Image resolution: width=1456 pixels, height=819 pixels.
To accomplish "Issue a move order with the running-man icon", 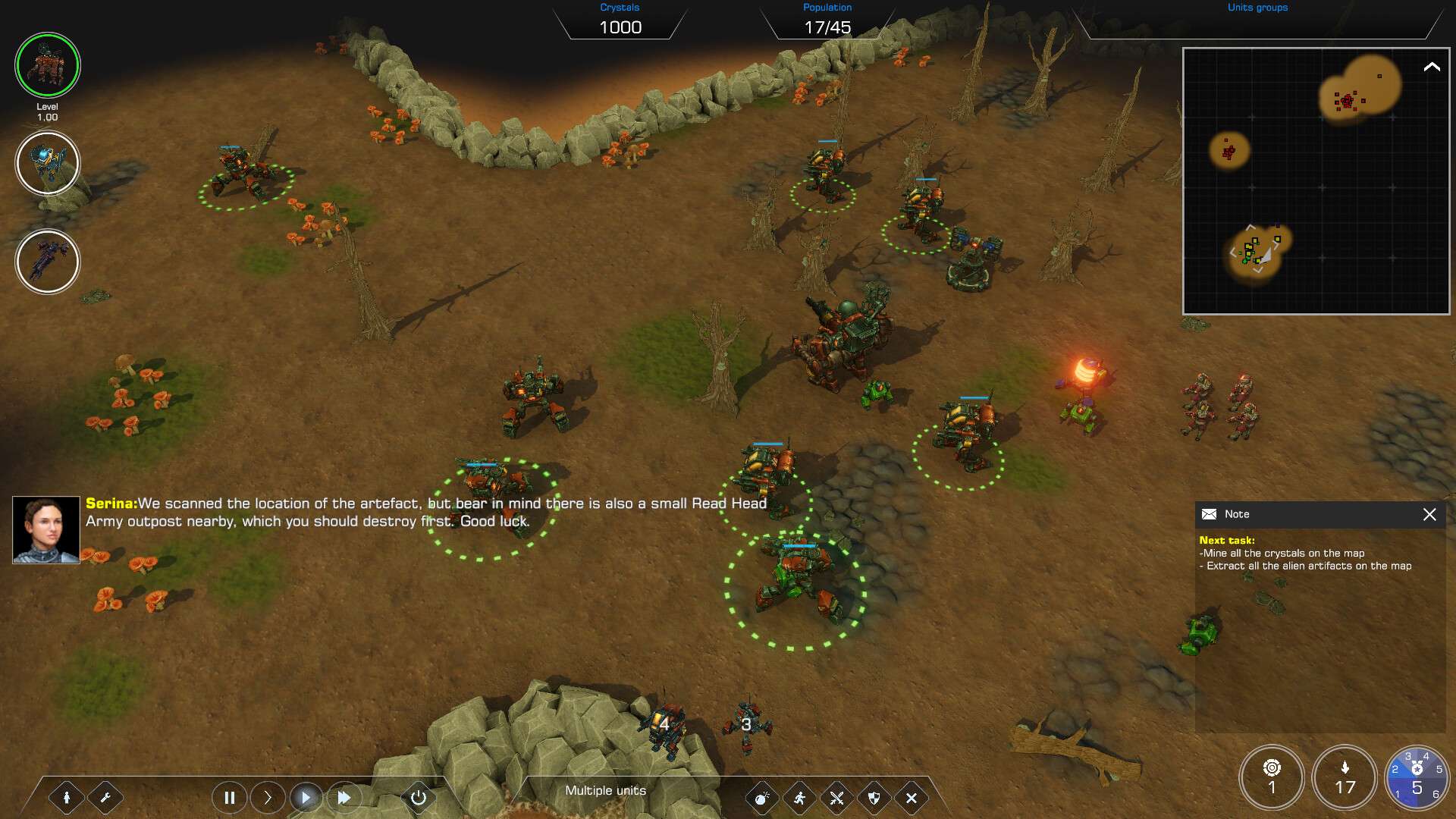I will point(799,798).
